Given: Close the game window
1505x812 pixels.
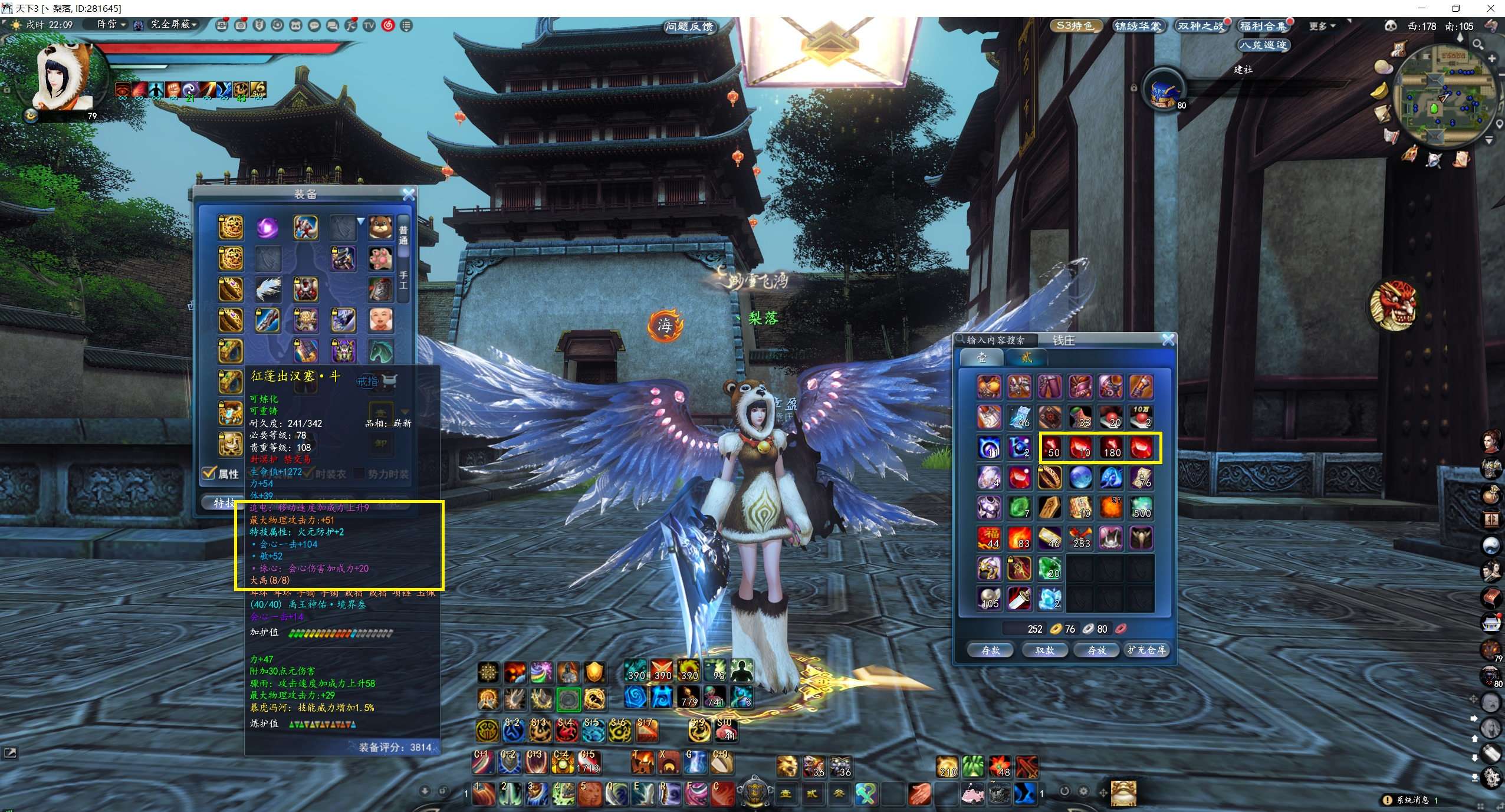Looking at the screenshot, I should [1491, 8].
